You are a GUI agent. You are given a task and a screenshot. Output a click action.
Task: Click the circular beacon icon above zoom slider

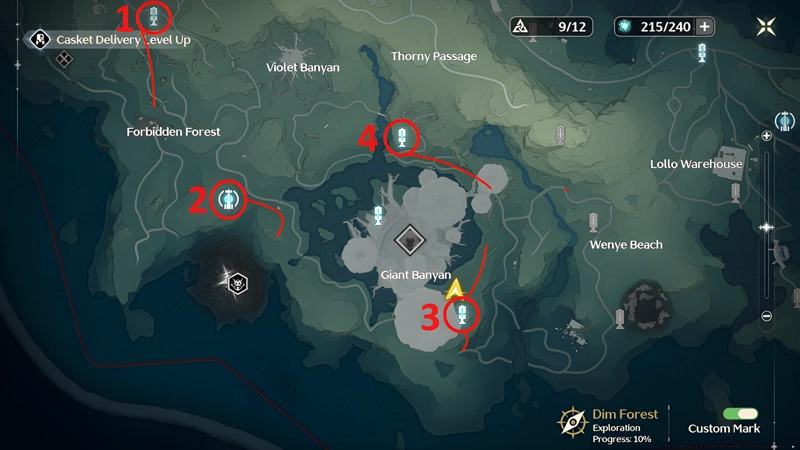click(x=785, y=122)
